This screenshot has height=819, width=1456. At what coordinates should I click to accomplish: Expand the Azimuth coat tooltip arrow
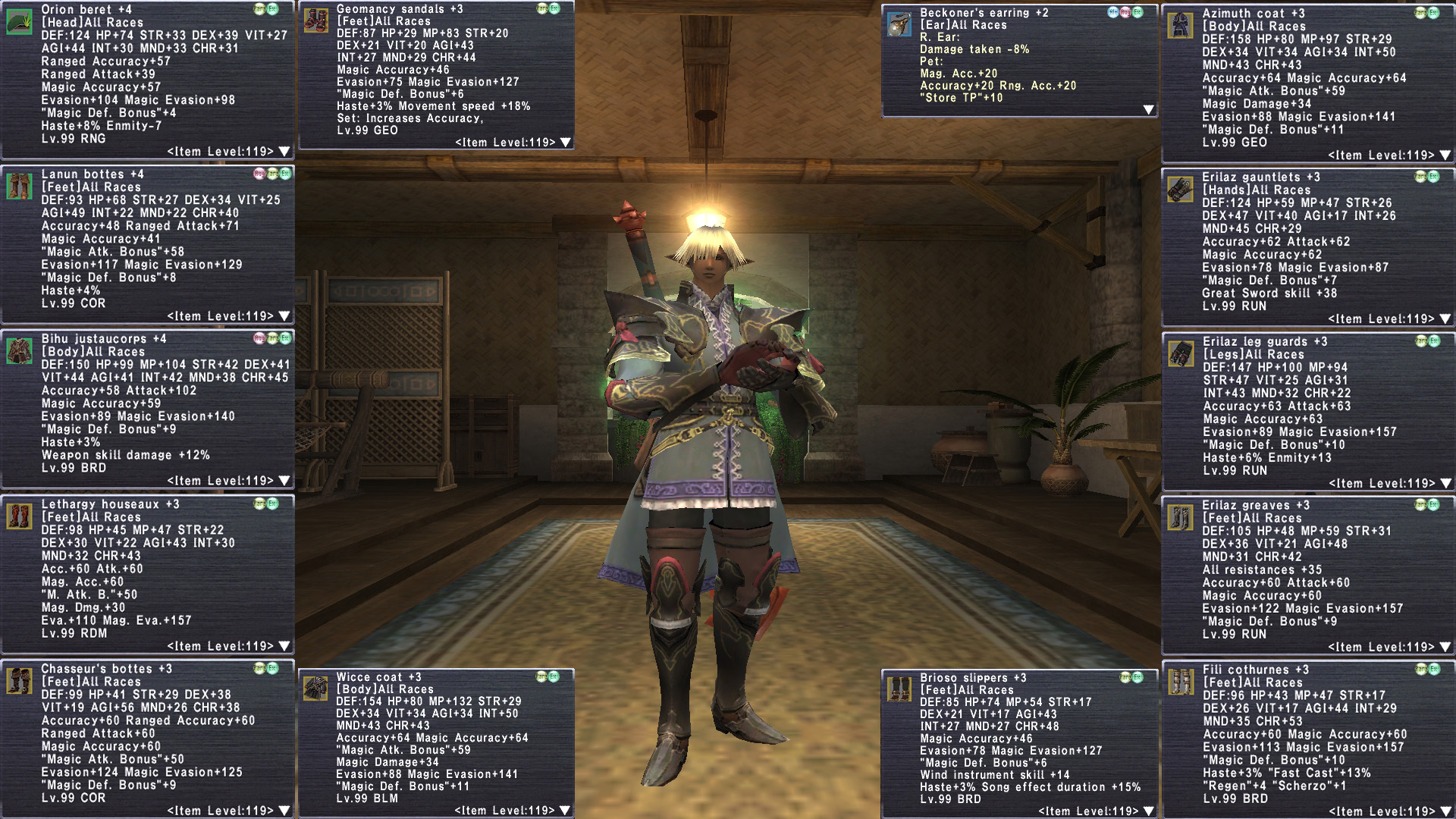pyautogui.click(x=1445, y=155)
